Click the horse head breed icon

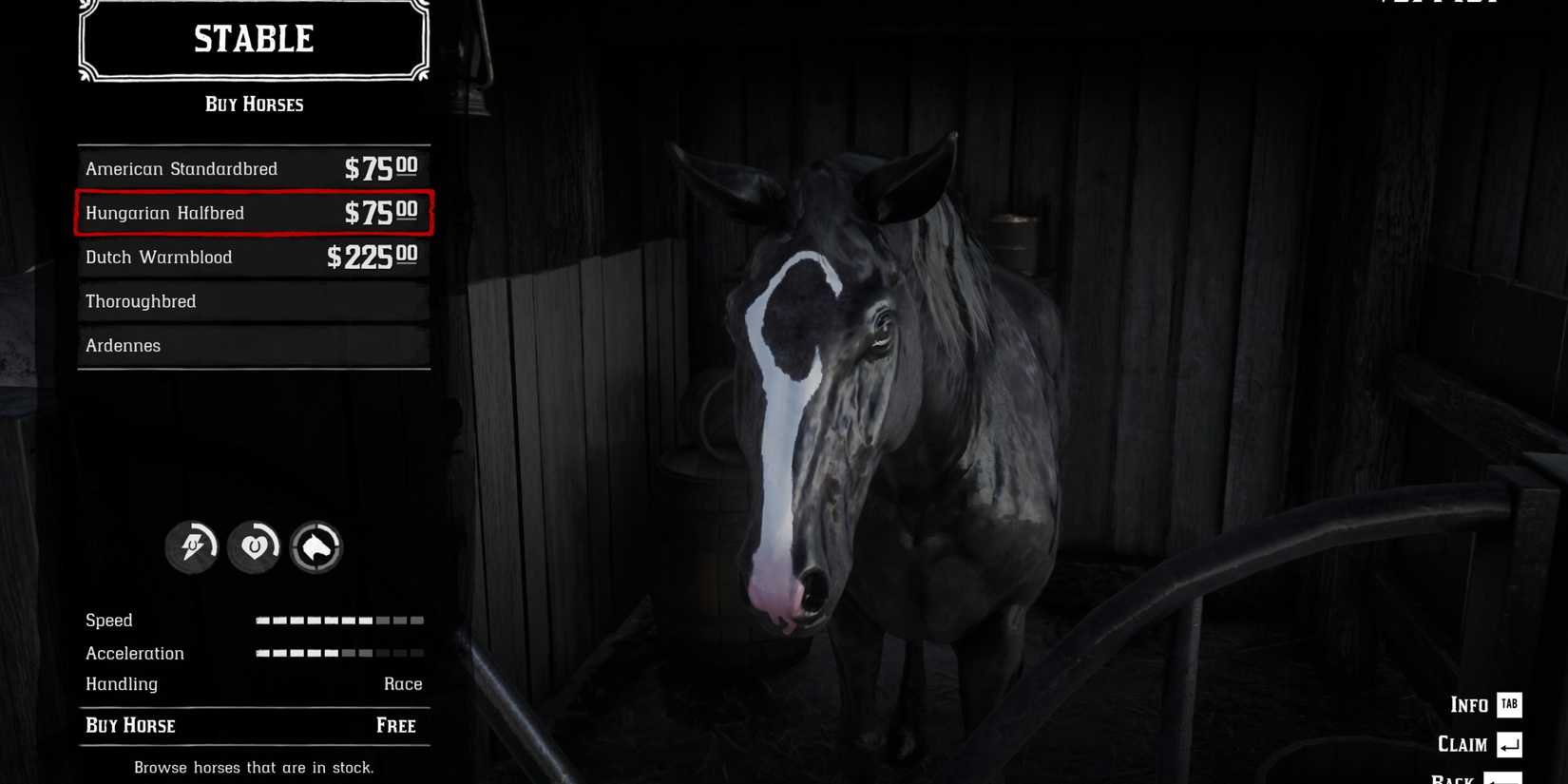pyautogui.click(x=316, y=547)
